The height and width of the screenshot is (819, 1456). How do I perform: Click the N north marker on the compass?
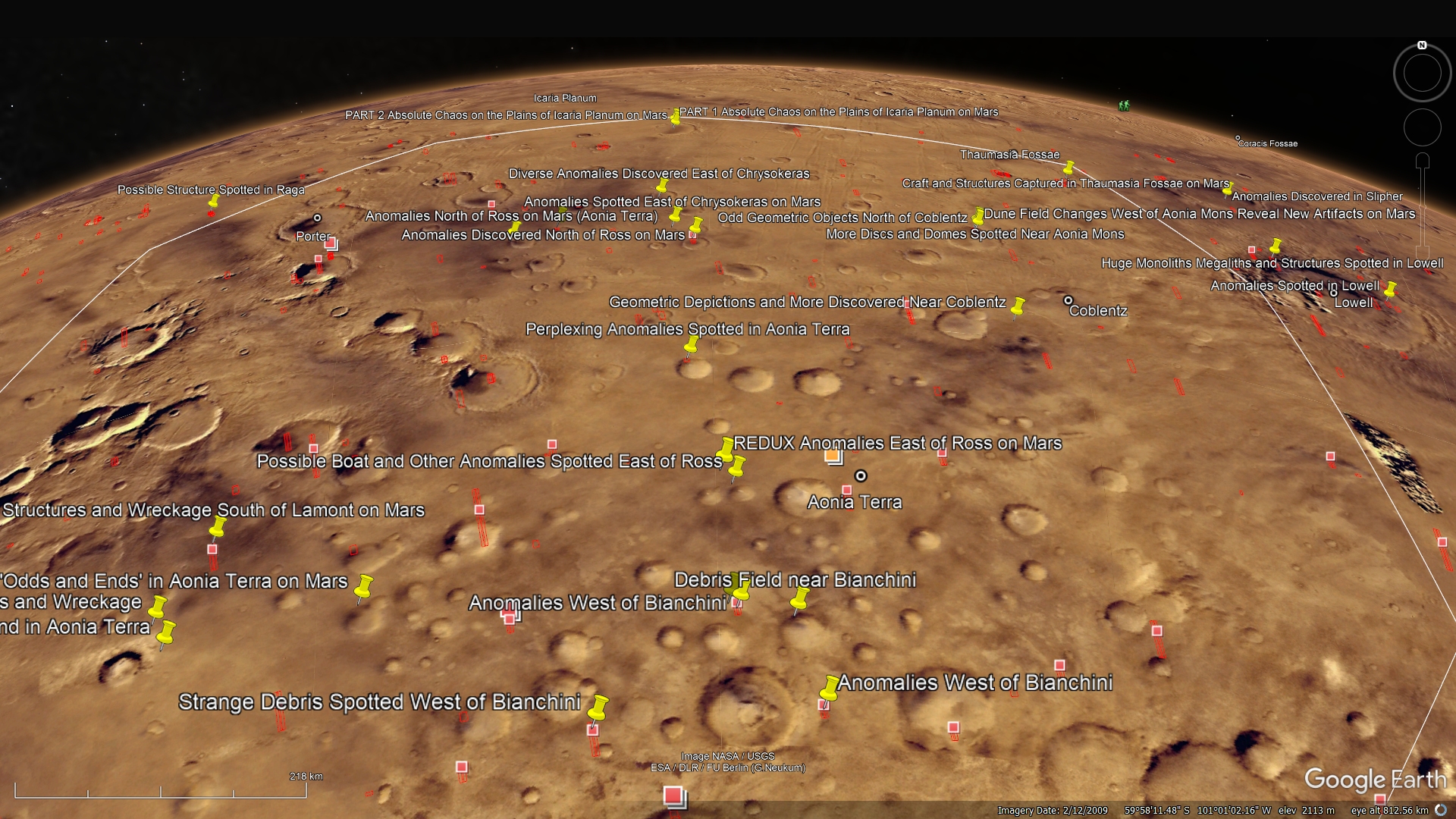[x=1422, y=45]
